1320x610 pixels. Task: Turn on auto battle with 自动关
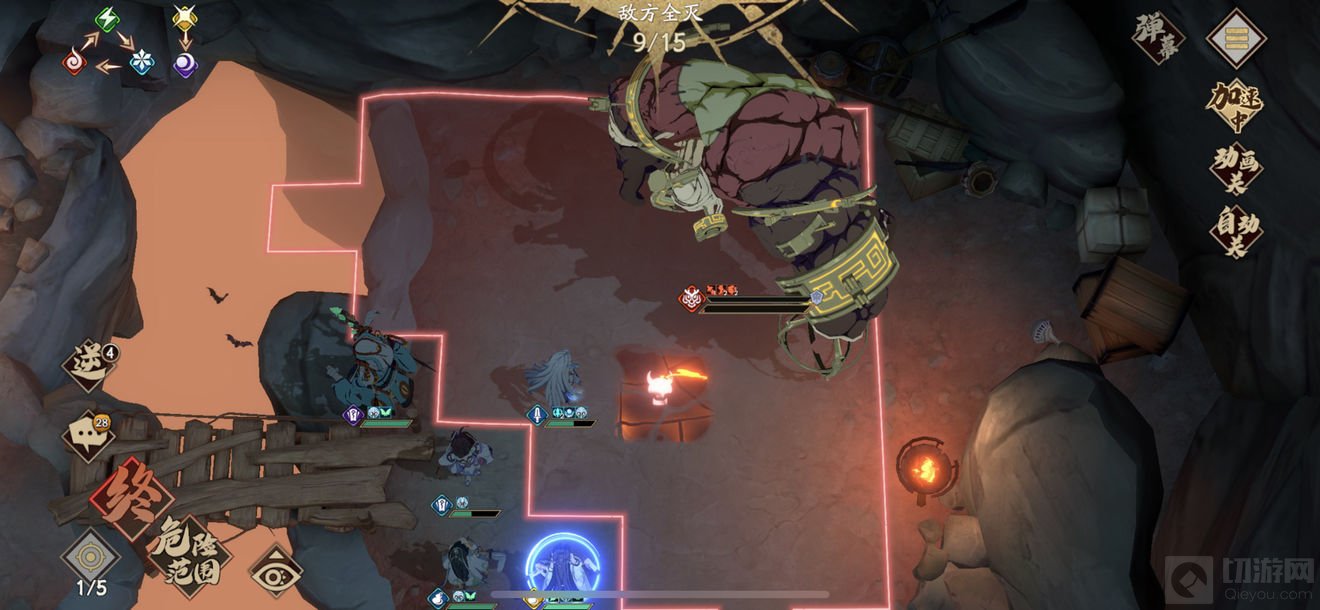1236,232
